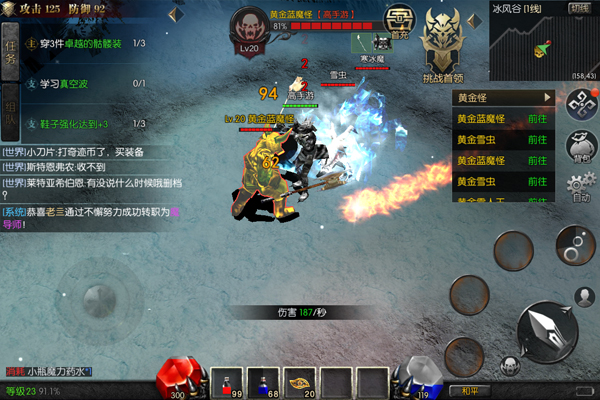The height and width of the screenshot is (400, 600).
Task: Click the 切线 switch line button
Action: (579, 7)
